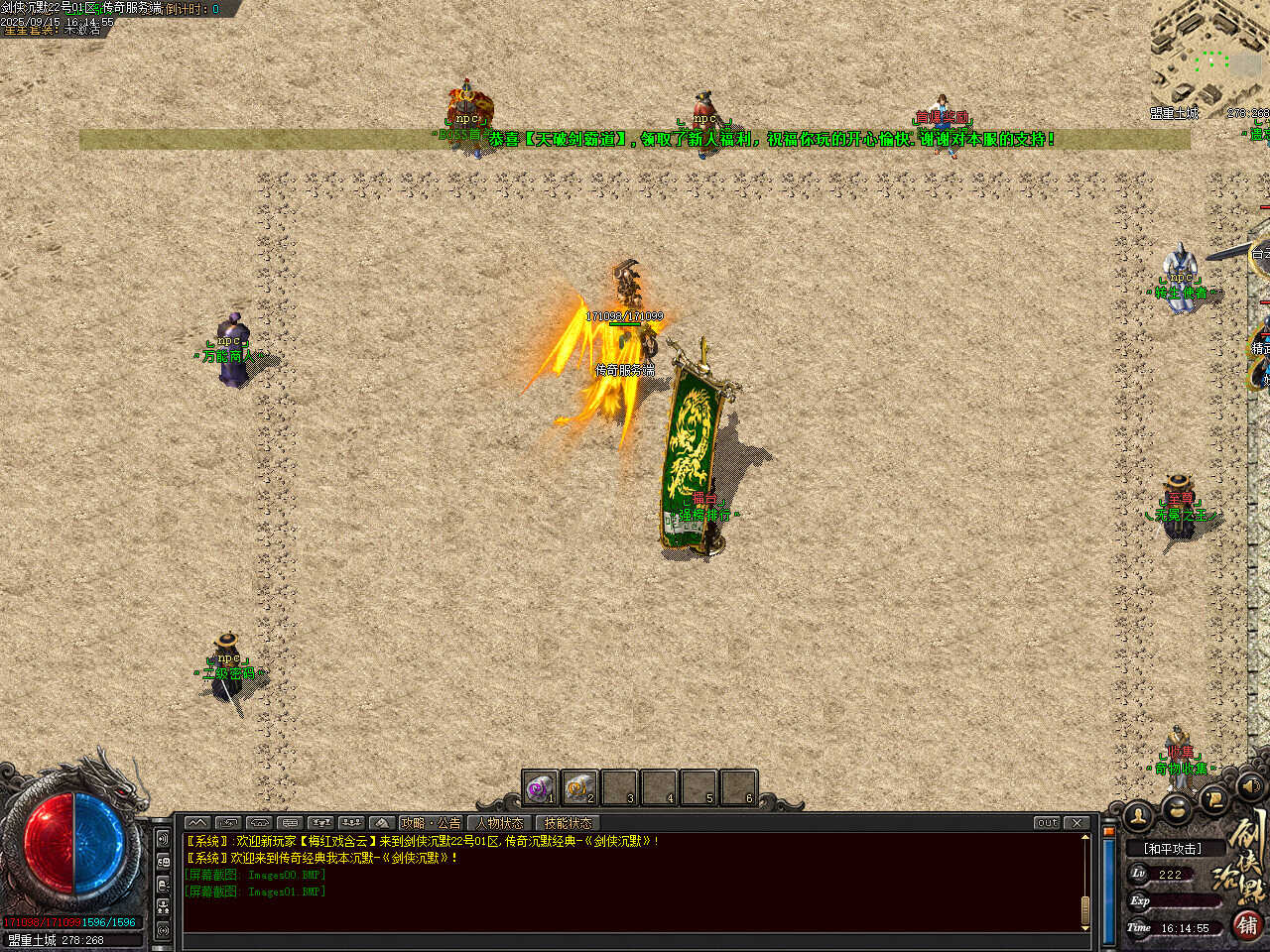Open the red 铺 shop button

tap(1247, 924)
